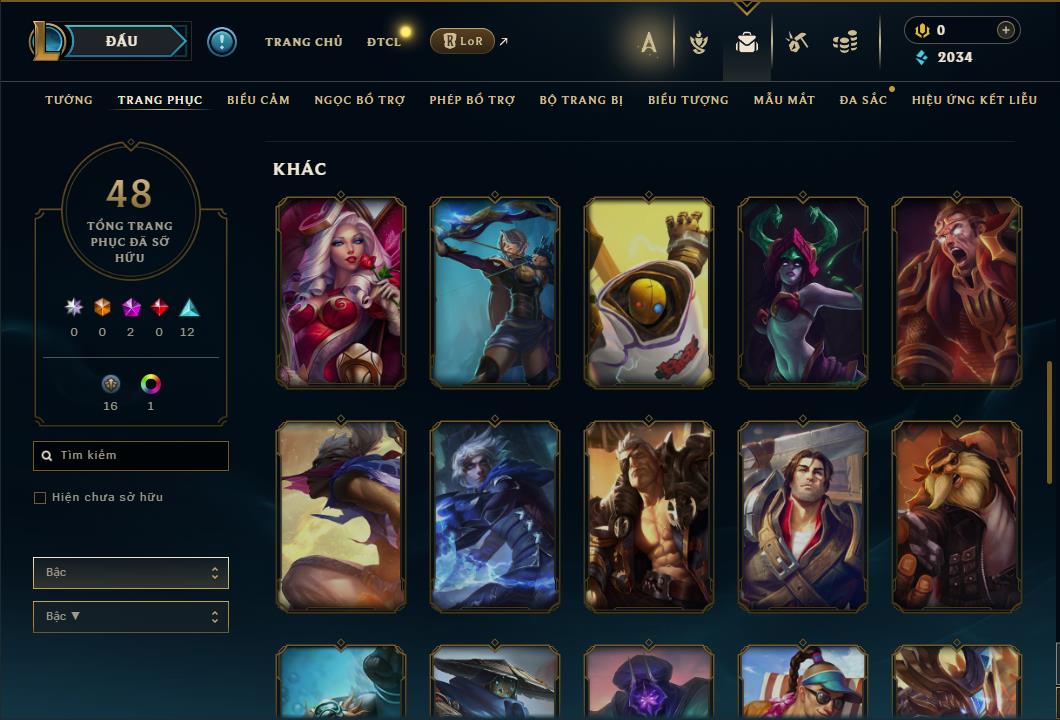Start a match with the ĐẤU button
Image resolution: width=1060 pixels, height=720 pixels.
tap(122, 41)
